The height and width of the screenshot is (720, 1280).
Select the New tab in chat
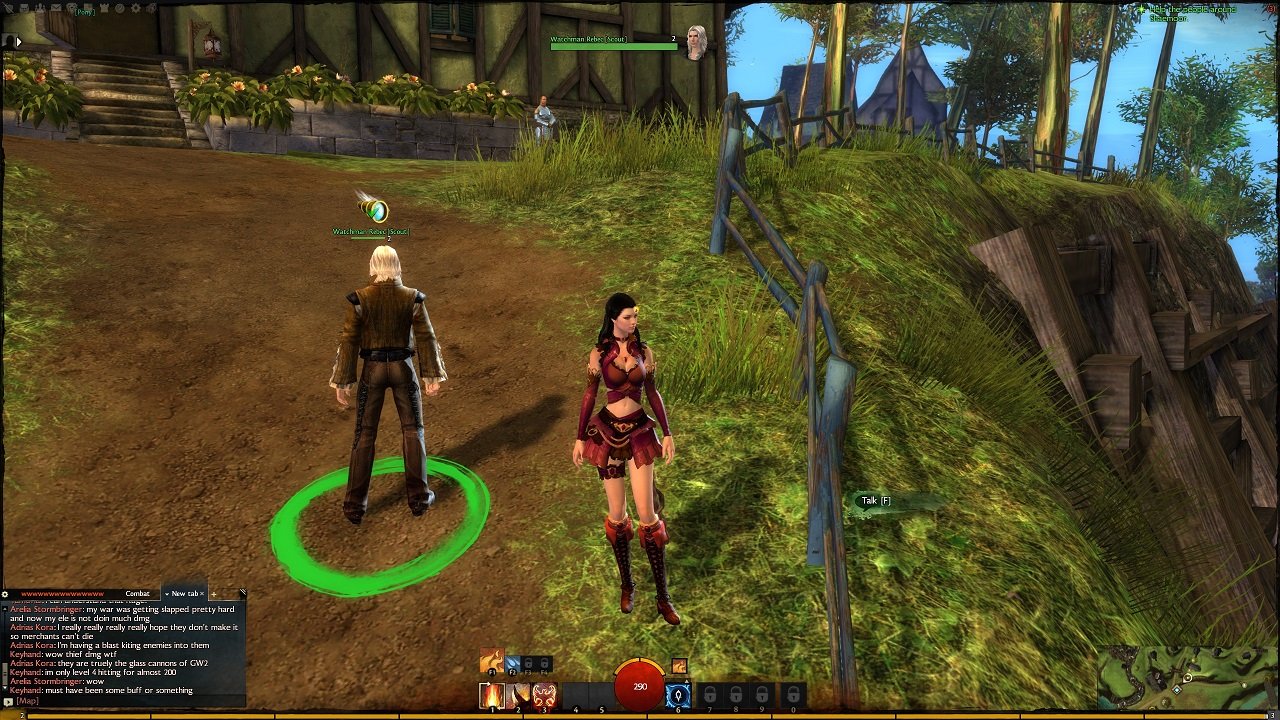185,593
